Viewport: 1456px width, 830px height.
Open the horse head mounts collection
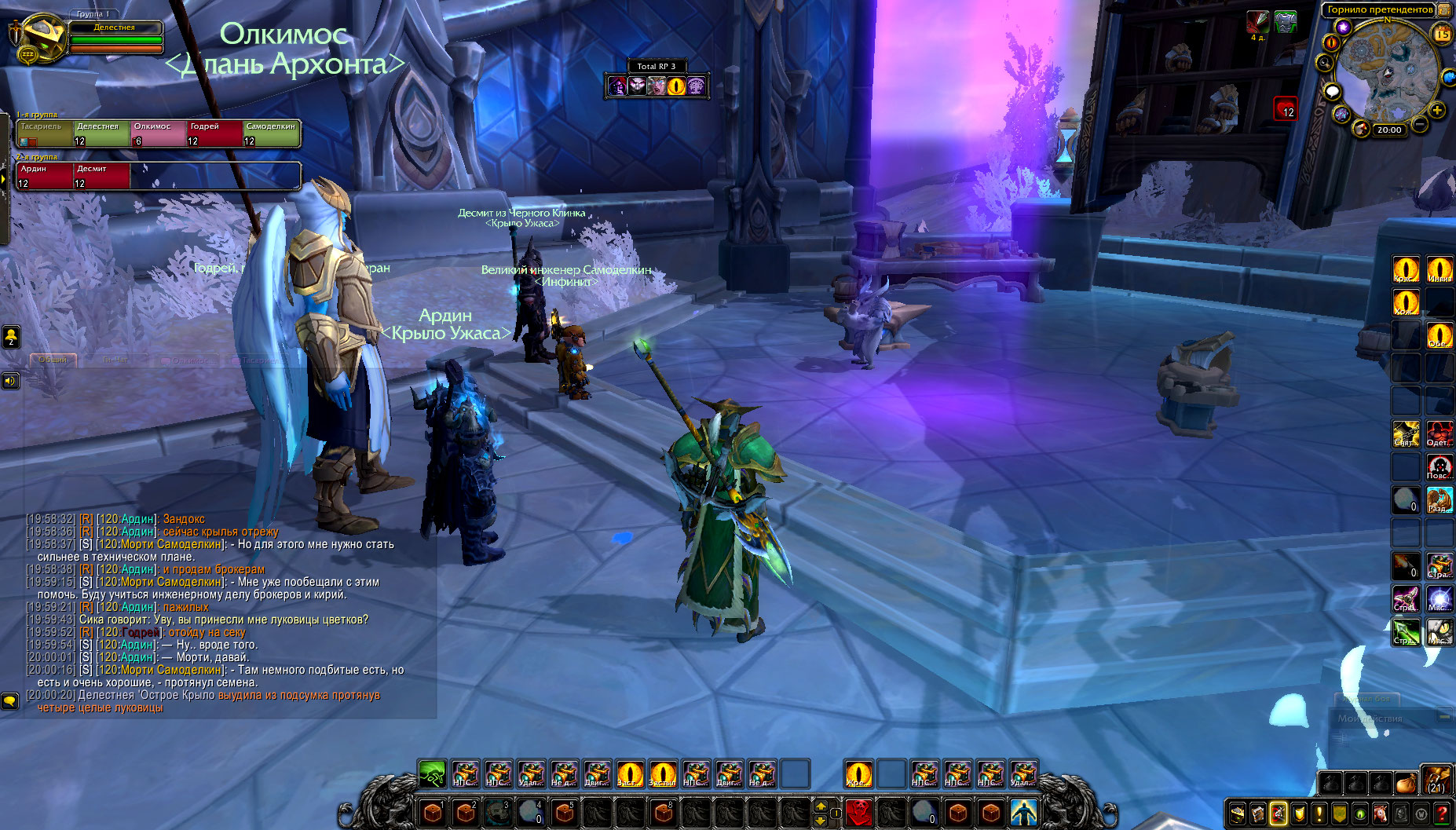click(x=1381, y=814)
